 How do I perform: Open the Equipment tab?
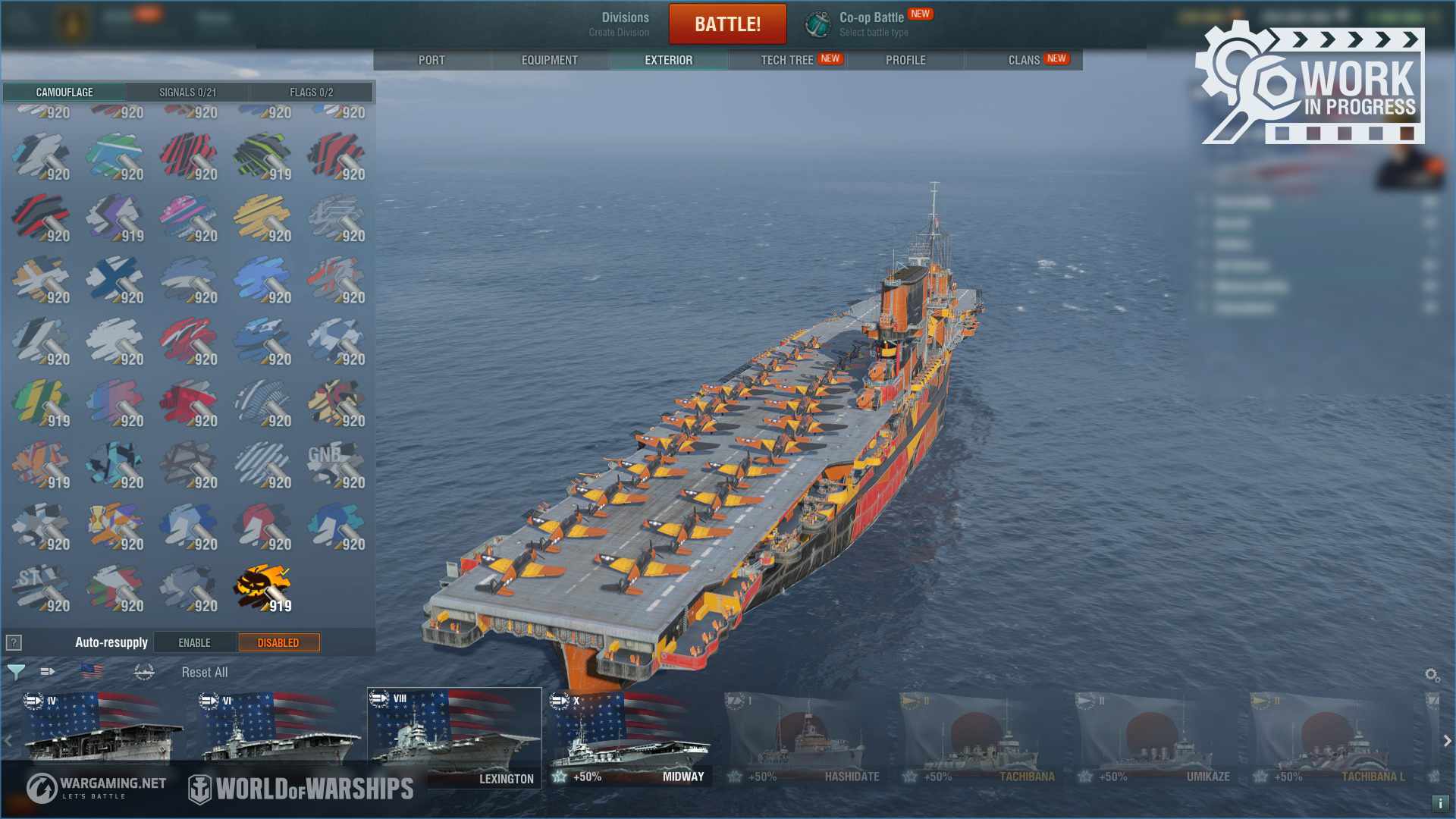pyautogui.click(x=549, y=60)
